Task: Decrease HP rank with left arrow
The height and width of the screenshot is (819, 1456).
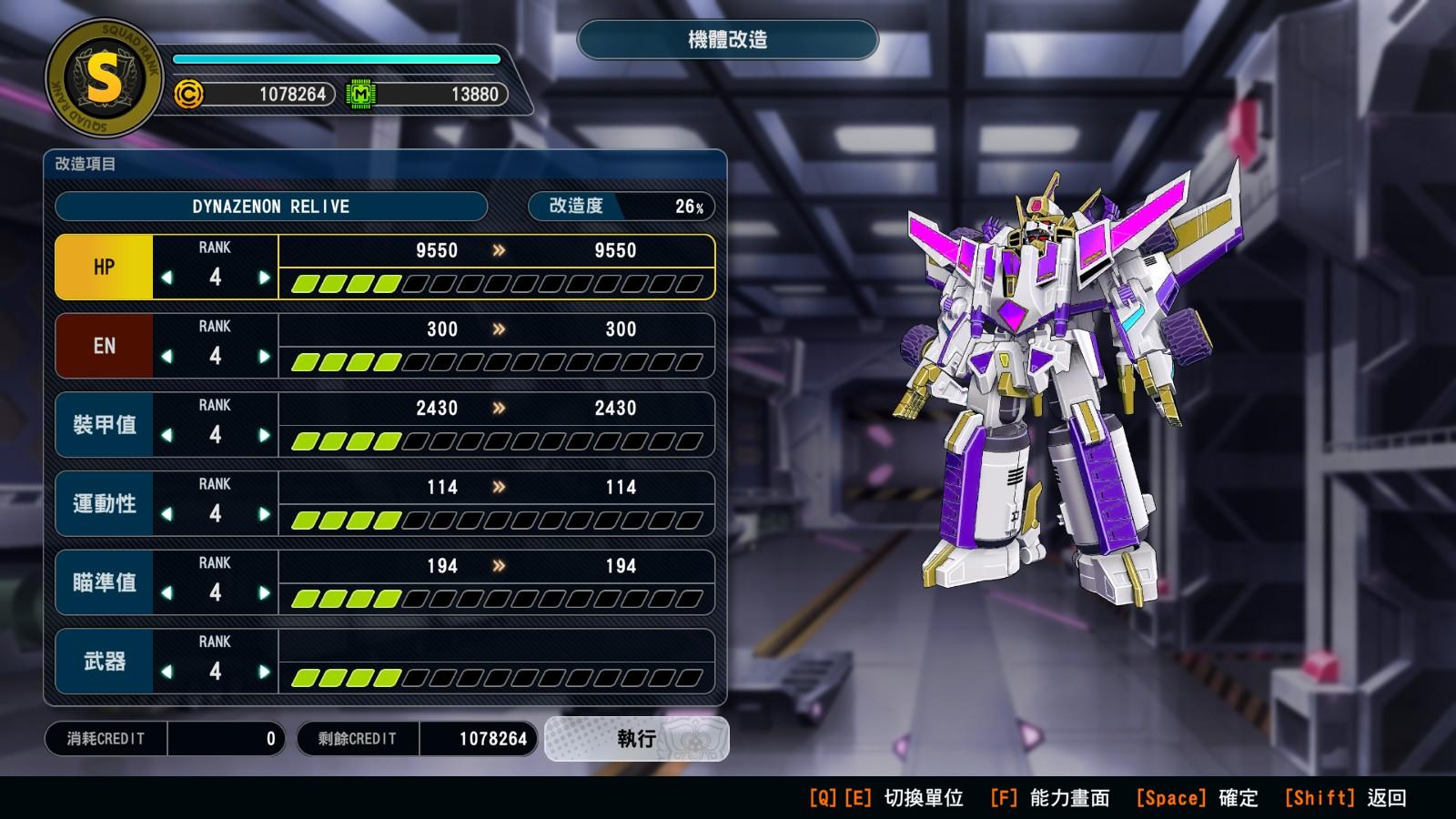Action: click(167, 278)
